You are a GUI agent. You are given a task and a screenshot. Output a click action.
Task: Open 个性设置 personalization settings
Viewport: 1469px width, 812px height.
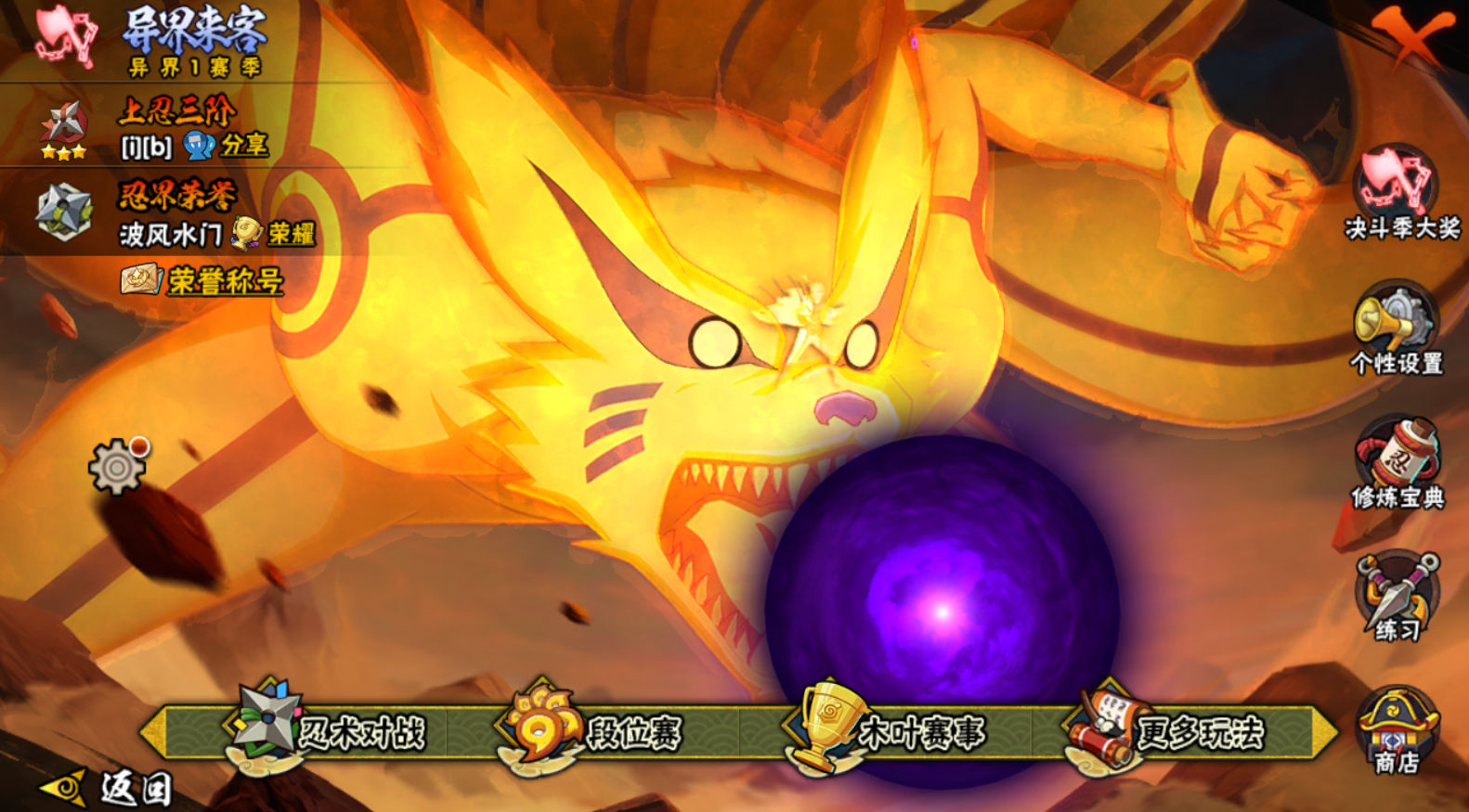pyautogui.click(x=1397, y=329)
